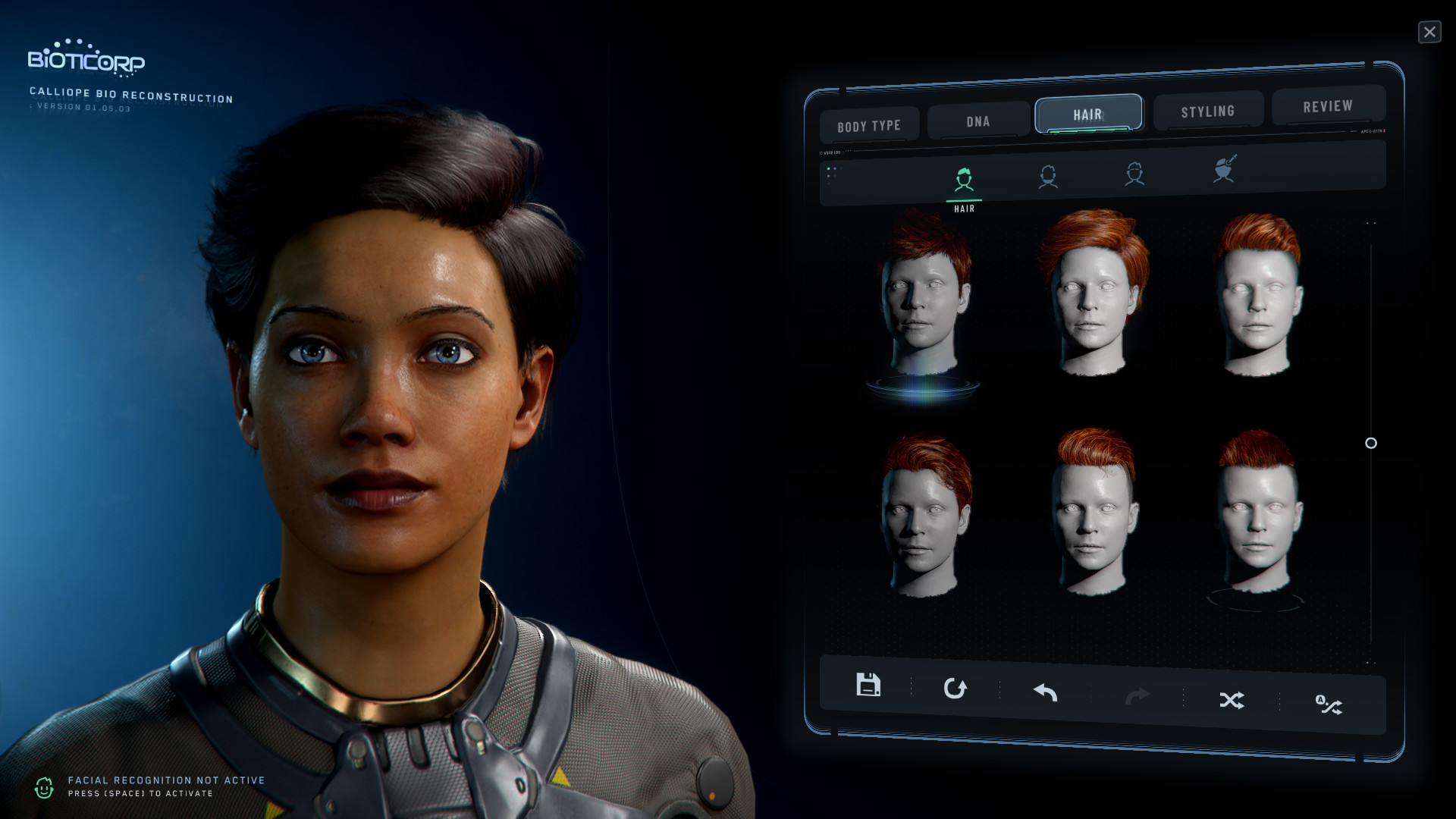
Task: Open the eyebrows category icon
Action: coord(1134,174)
